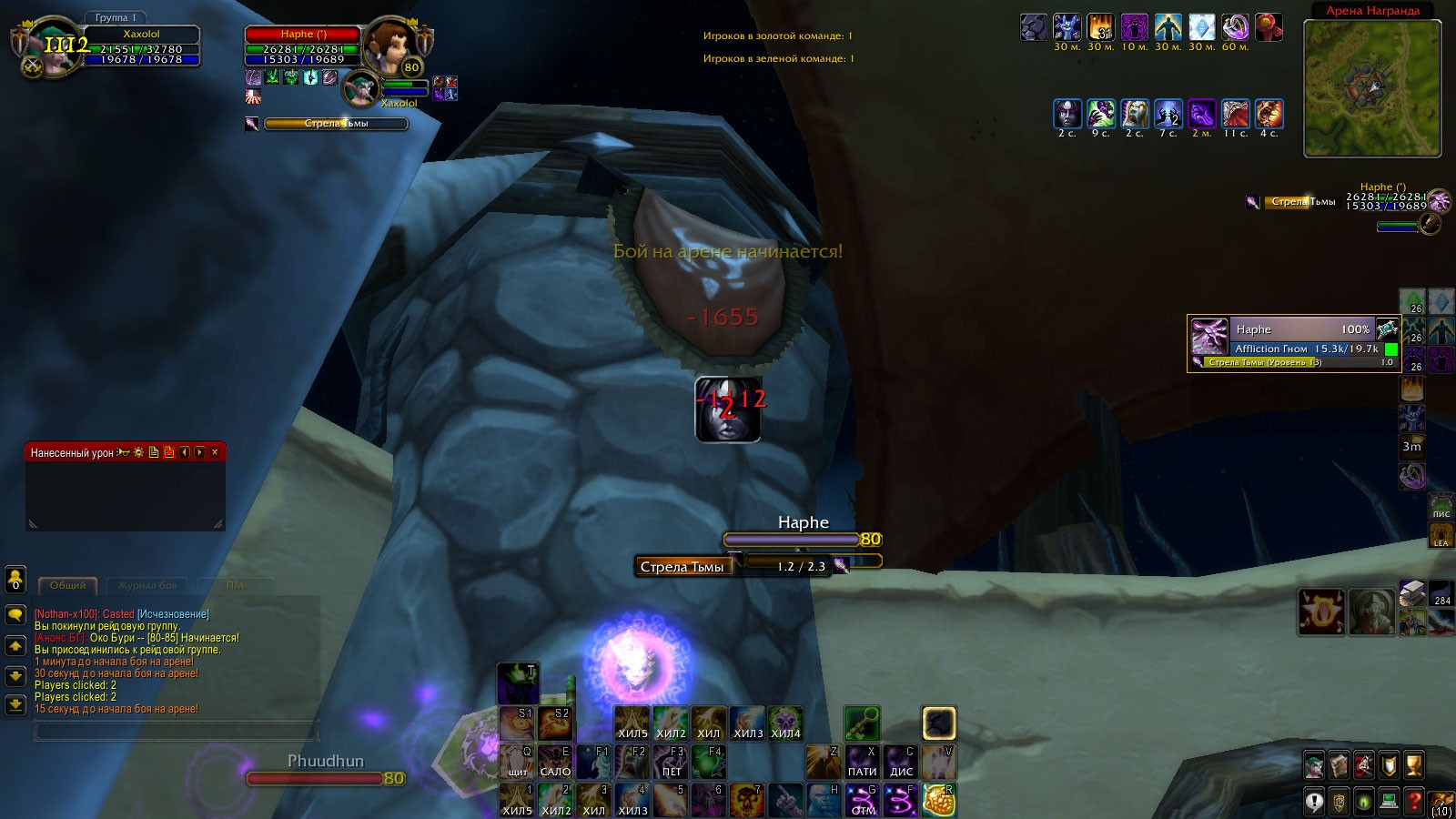Use the green key item
Viewport: 1456px width, 819px height.
pyautogui.click(x=861, y=723)
